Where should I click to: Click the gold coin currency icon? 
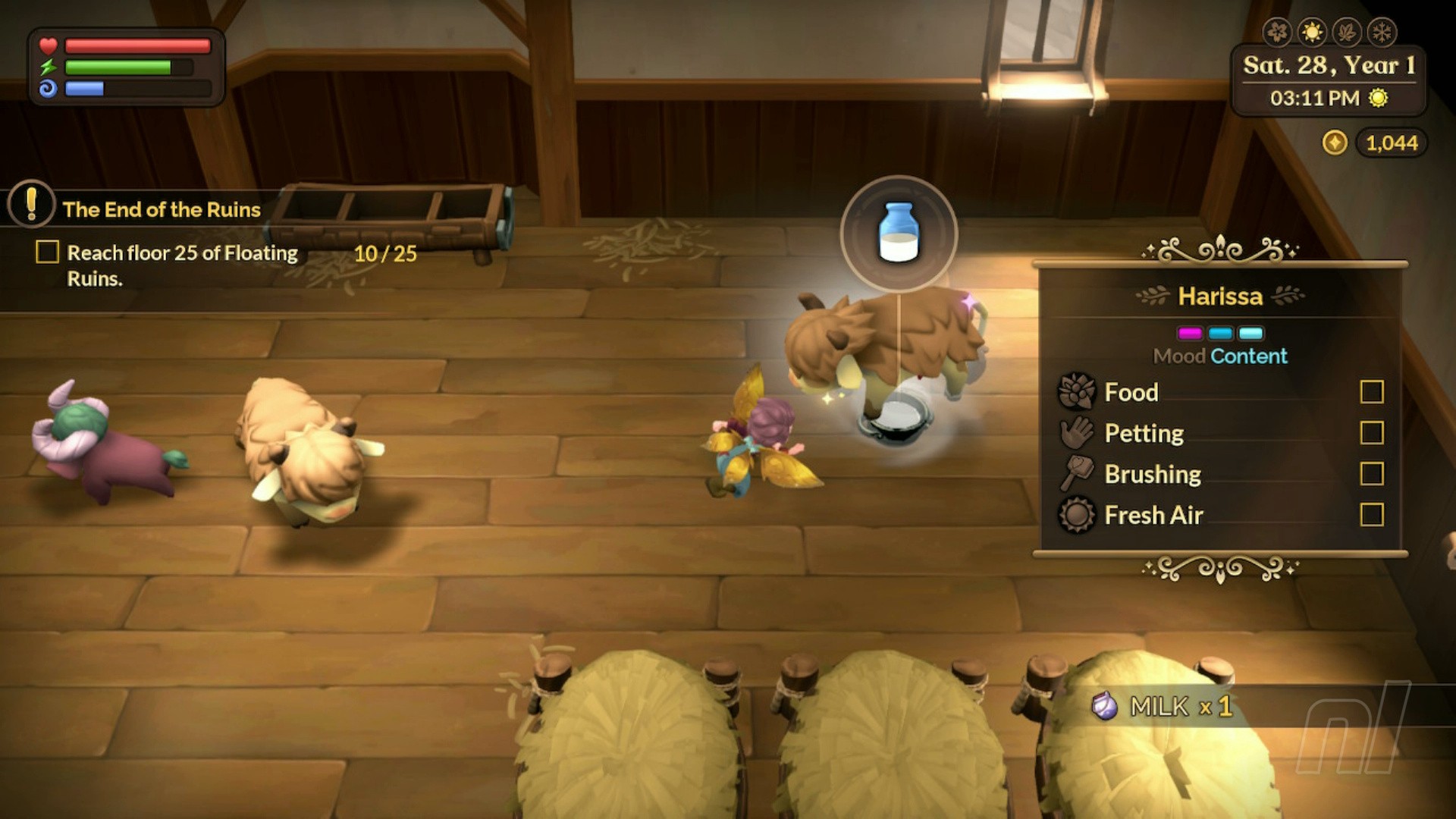click(1335, 143)
